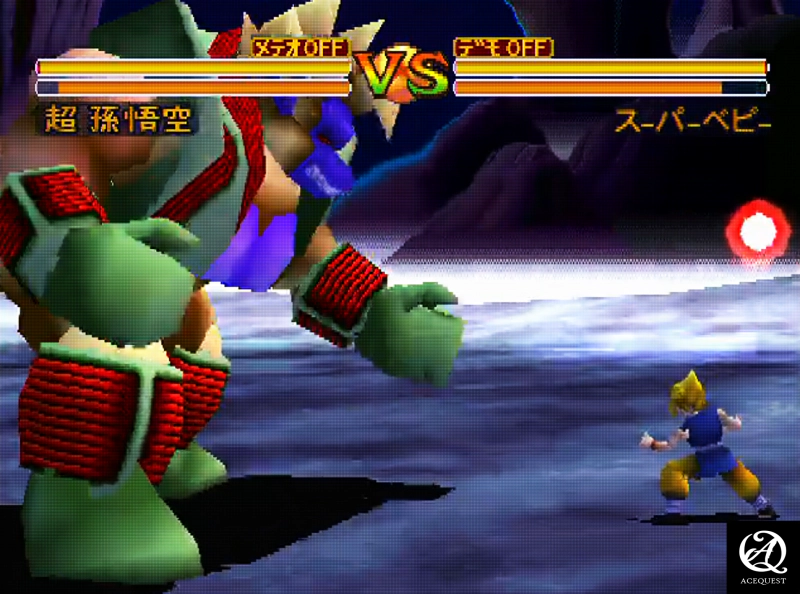
Task: Click the ACEQUEST watermark logo
Action: 762,555
